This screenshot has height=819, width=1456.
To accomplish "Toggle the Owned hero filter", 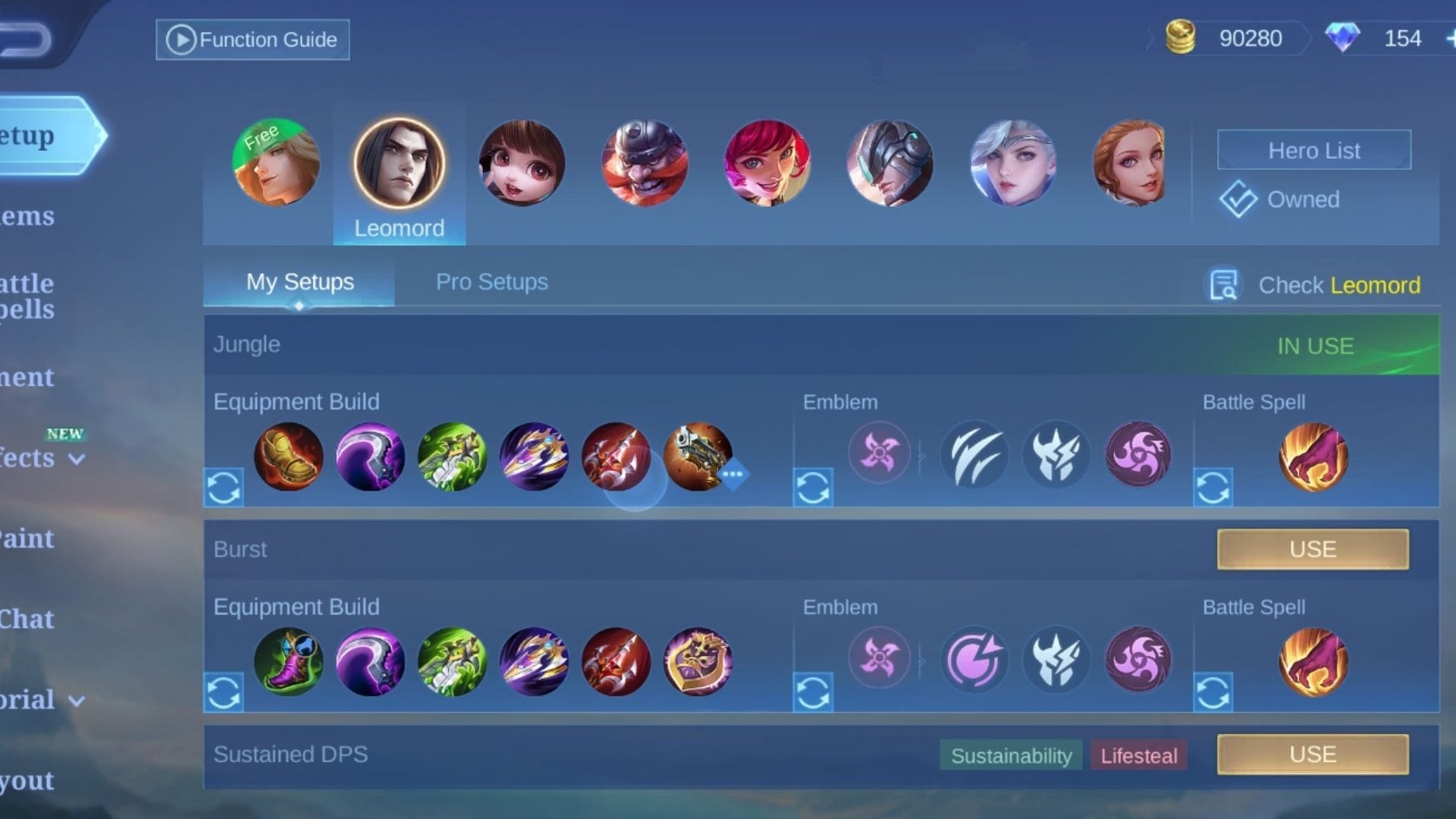I will tap(1280, 199).
